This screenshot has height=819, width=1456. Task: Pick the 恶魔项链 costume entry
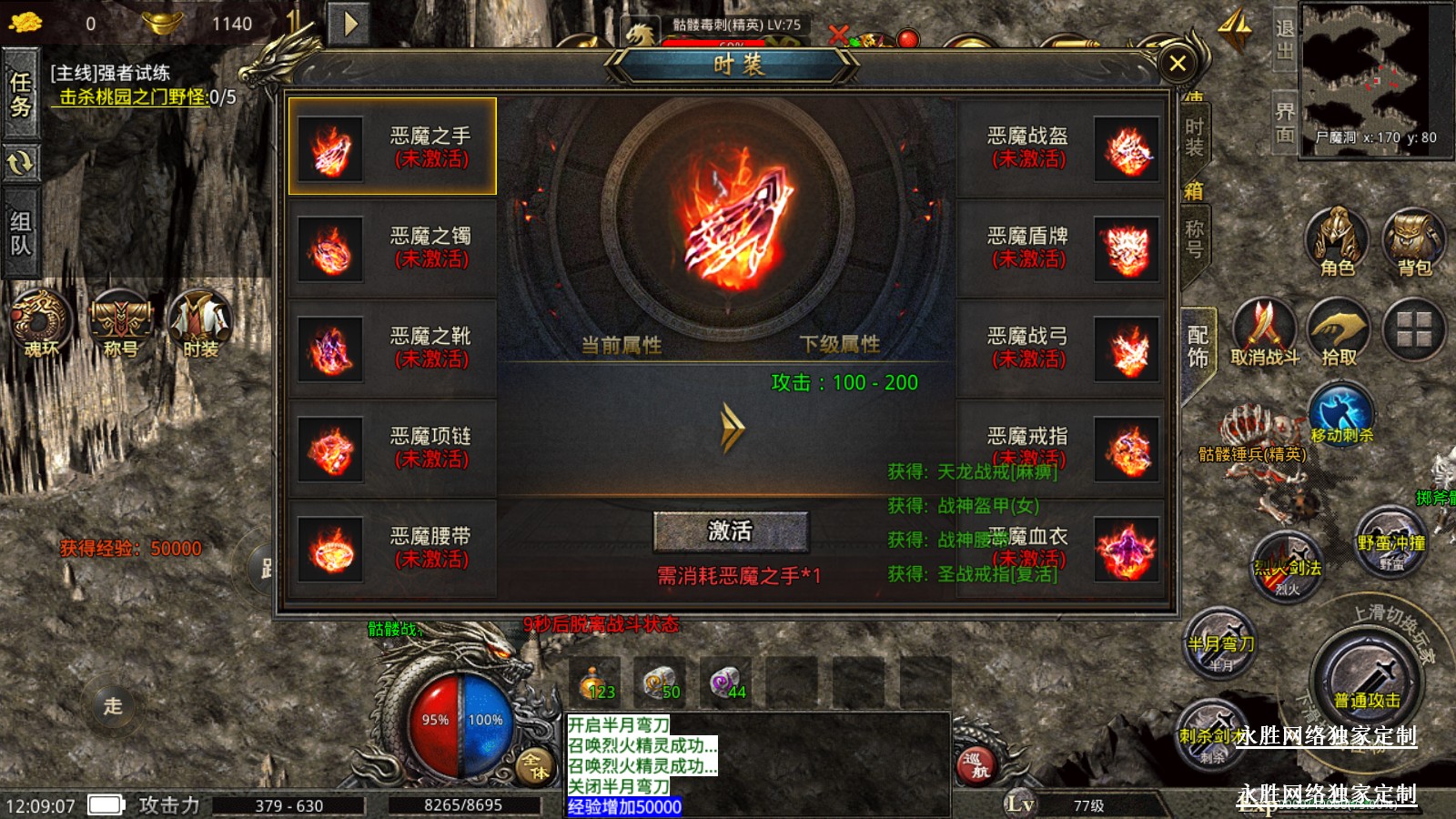392,448
